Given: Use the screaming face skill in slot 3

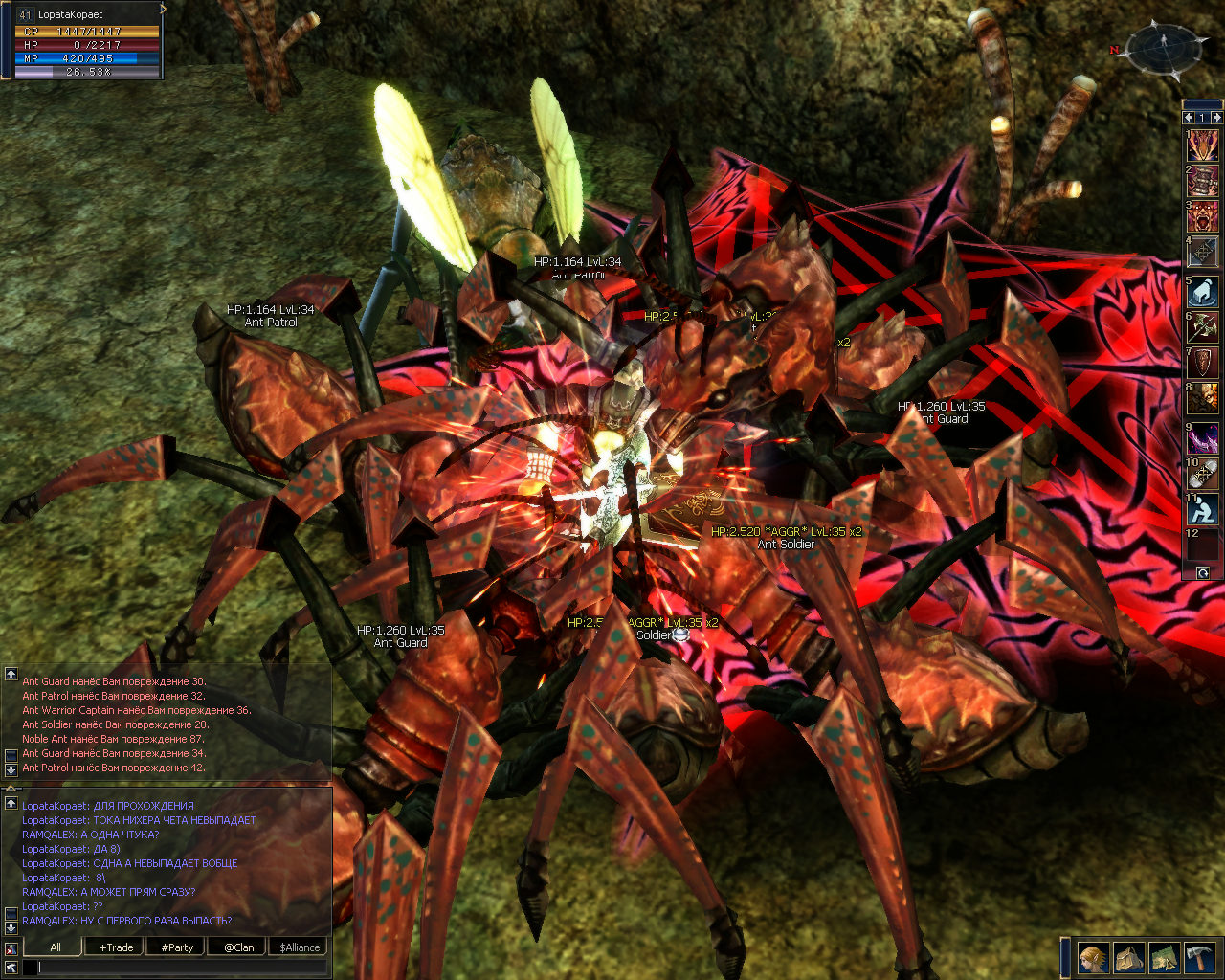Looking at the screenshot, I should coord(1203,216).
